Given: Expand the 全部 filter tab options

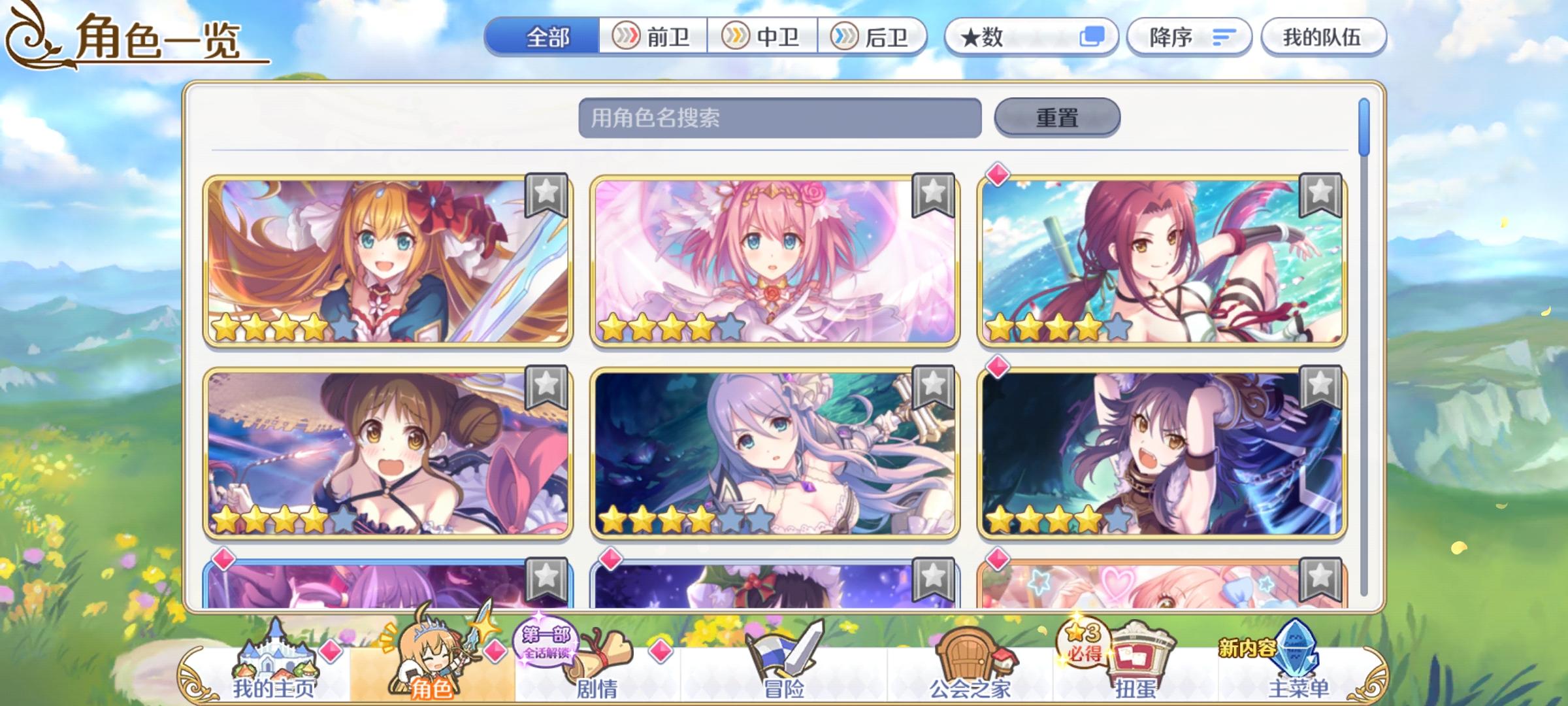Looking at the screenshot, I should click(547, 37).
